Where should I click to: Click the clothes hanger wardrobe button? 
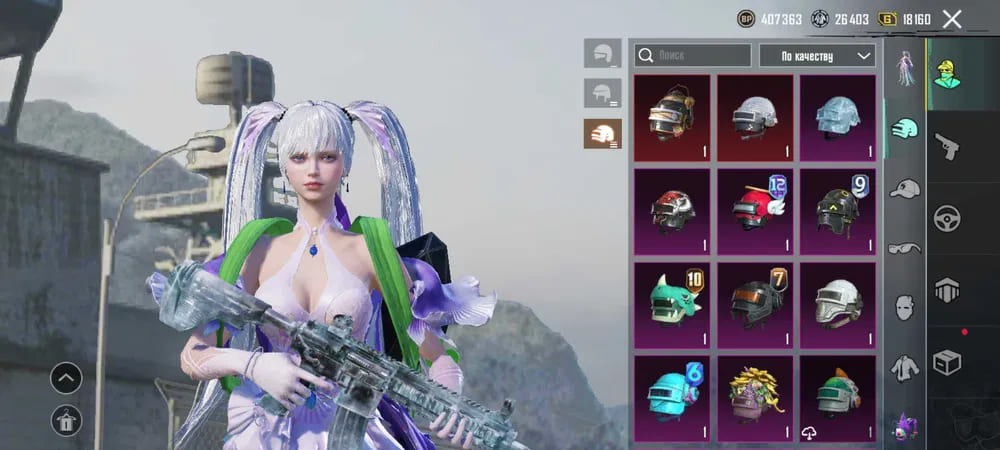68,421
